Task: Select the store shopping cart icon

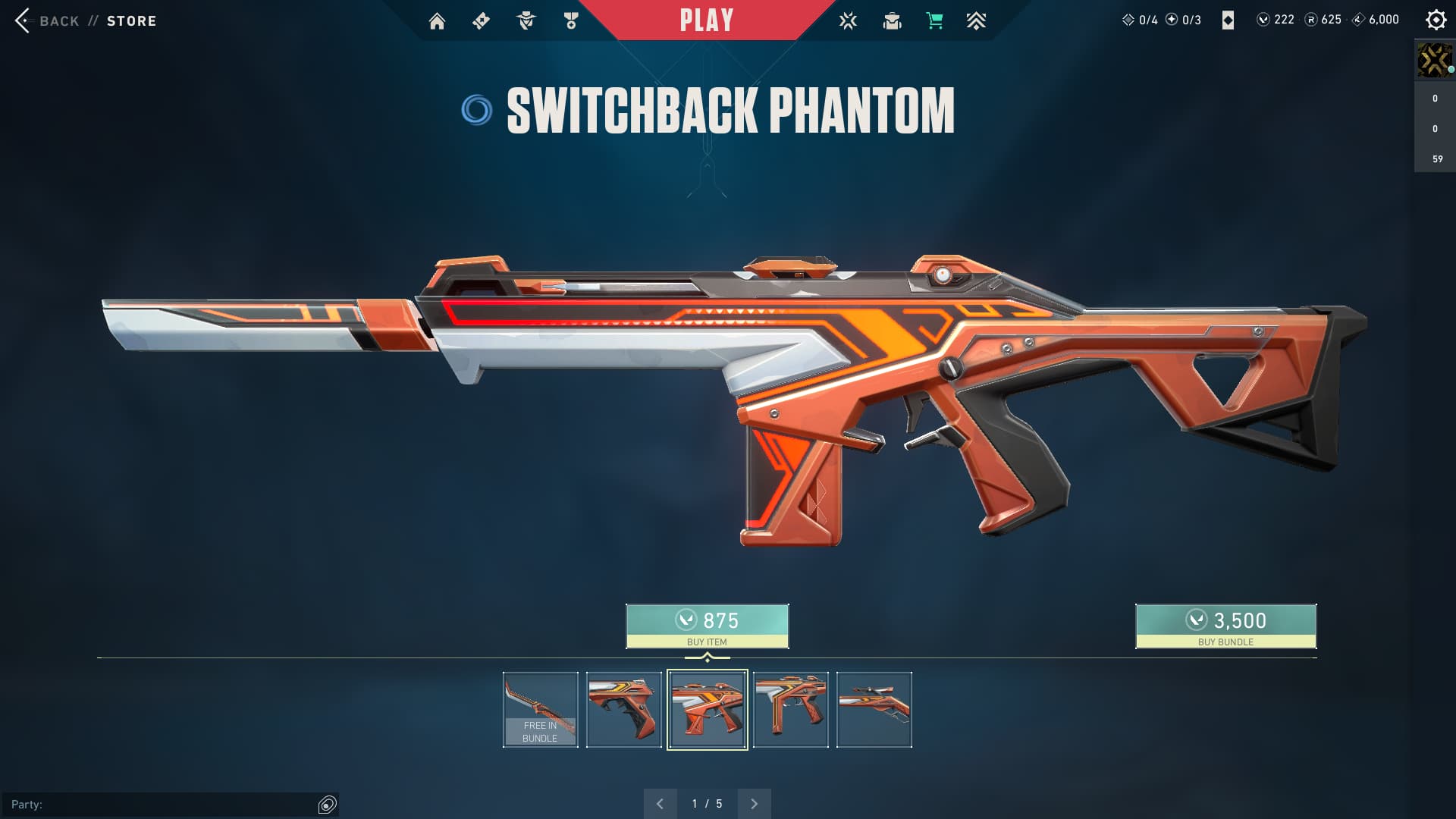Action: coord(934,21)
